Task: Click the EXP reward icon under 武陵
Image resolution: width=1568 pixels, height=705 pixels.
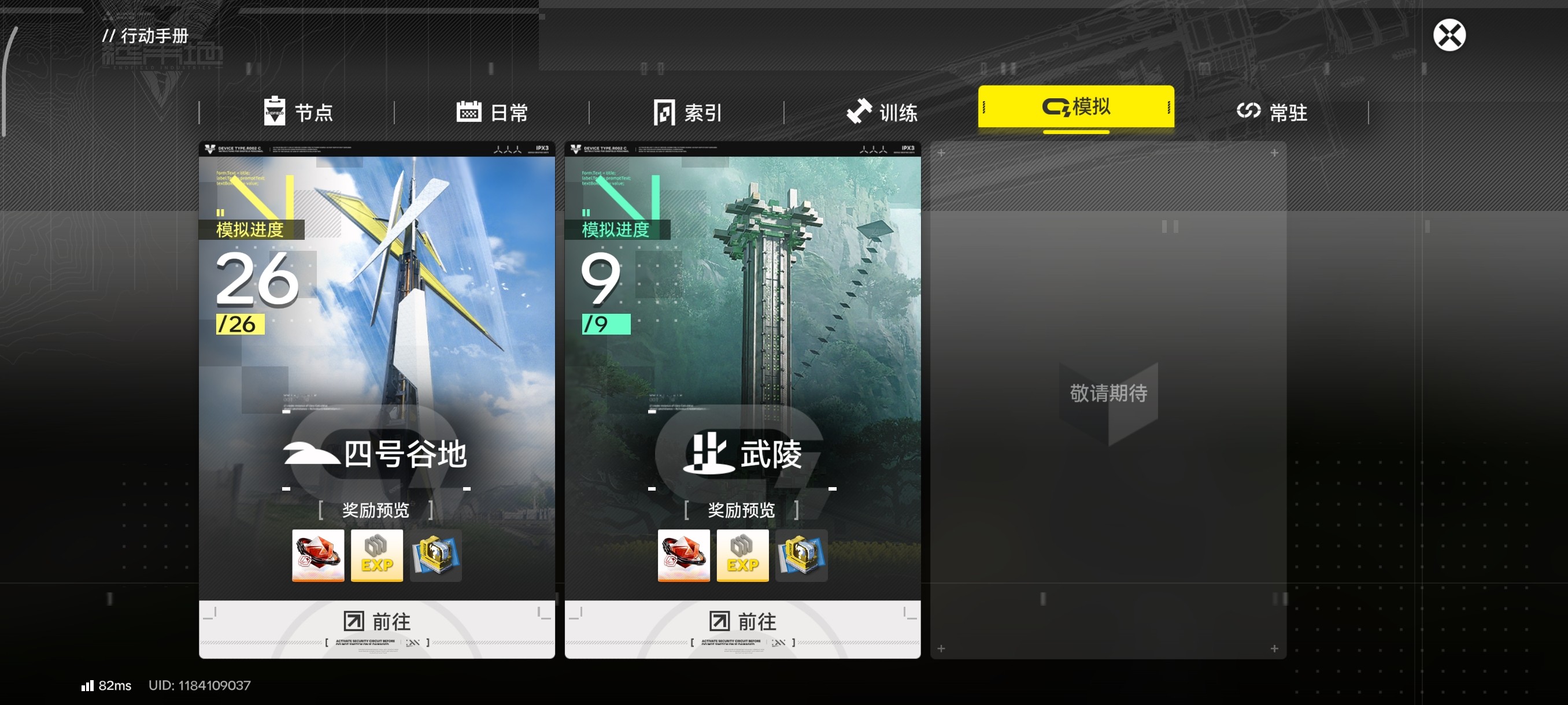Action: pyautogui.click(x=742, y=555)
